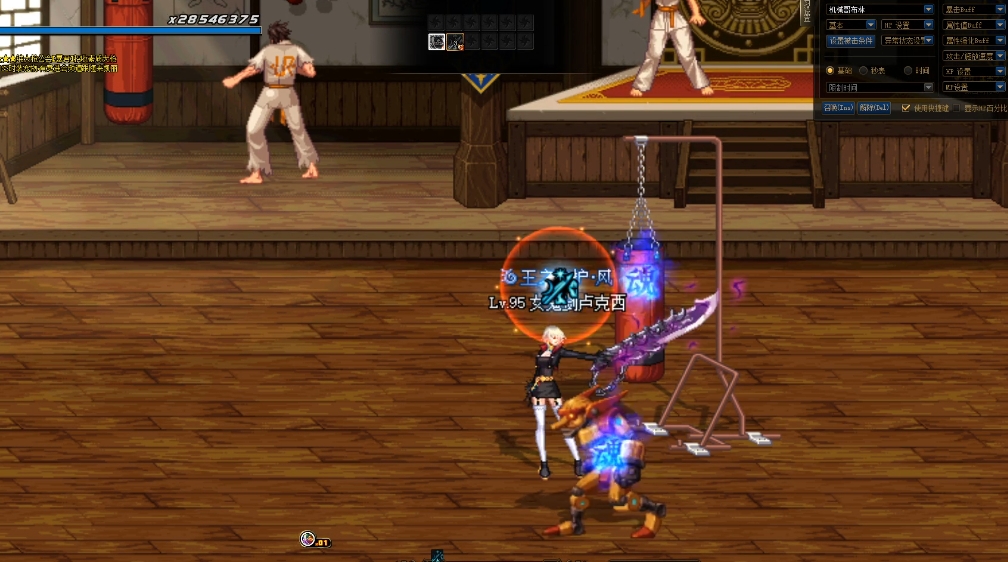The height and width of the screenshot is (562, 1008).
Task: Select the white-highlighted buff icon
Action: pyautogui.click(x=437, y=41)
